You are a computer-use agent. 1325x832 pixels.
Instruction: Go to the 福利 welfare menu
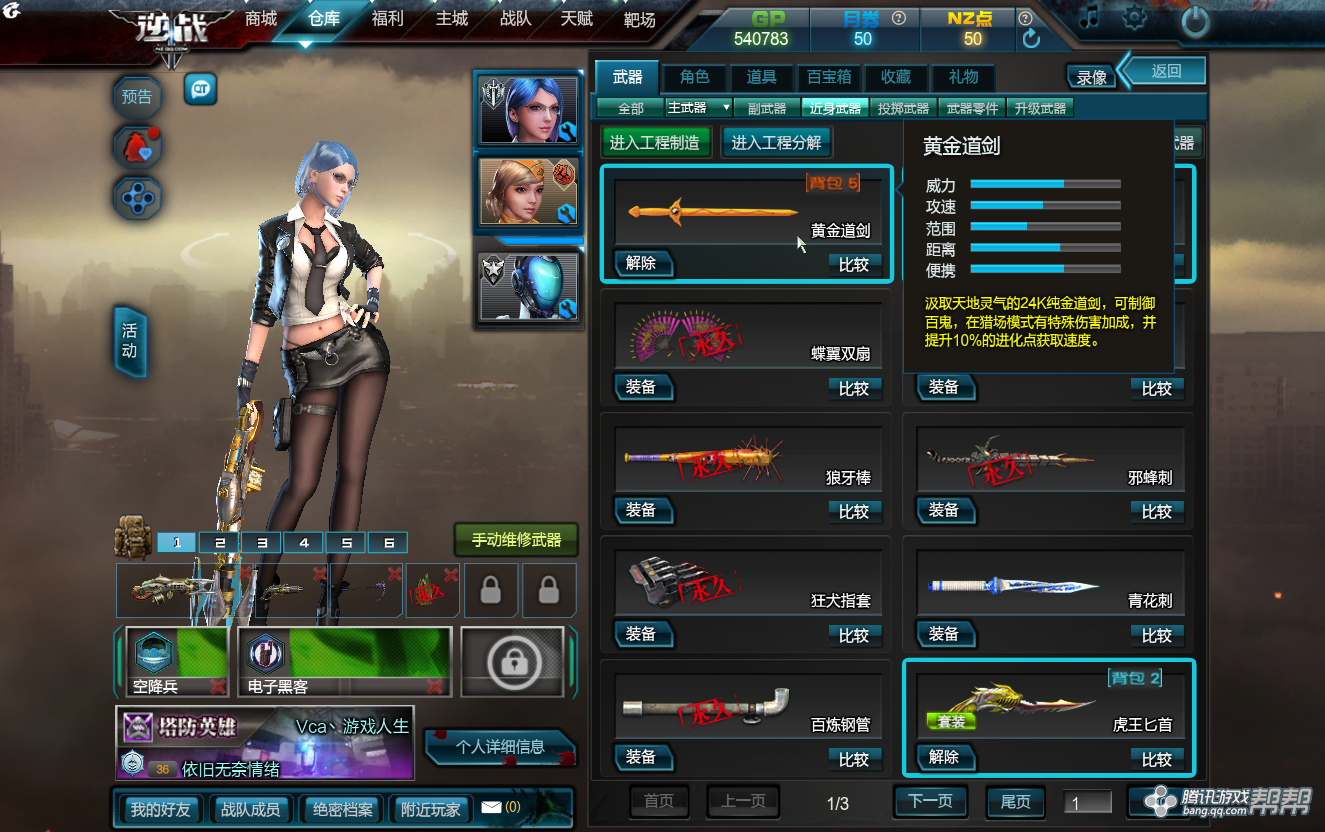point(387,19)
